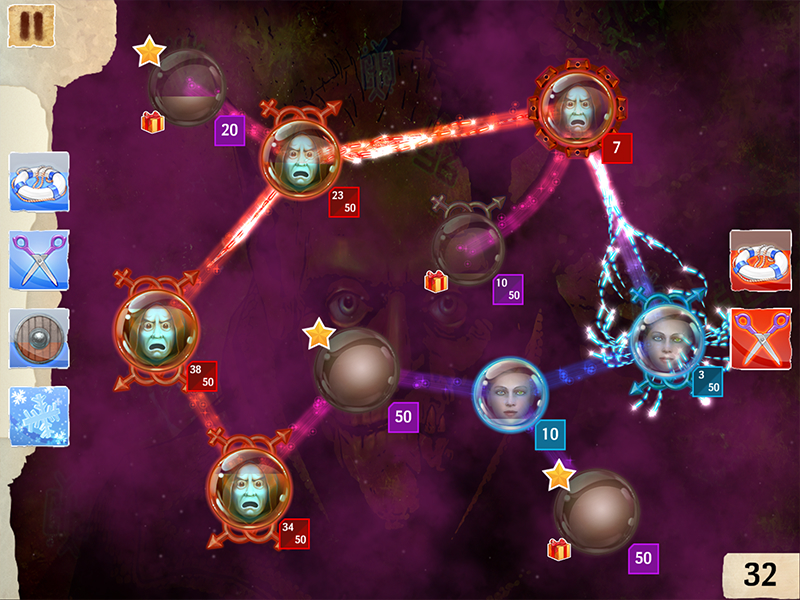Trigger the snowflake freeze power-up

point(39,416)
